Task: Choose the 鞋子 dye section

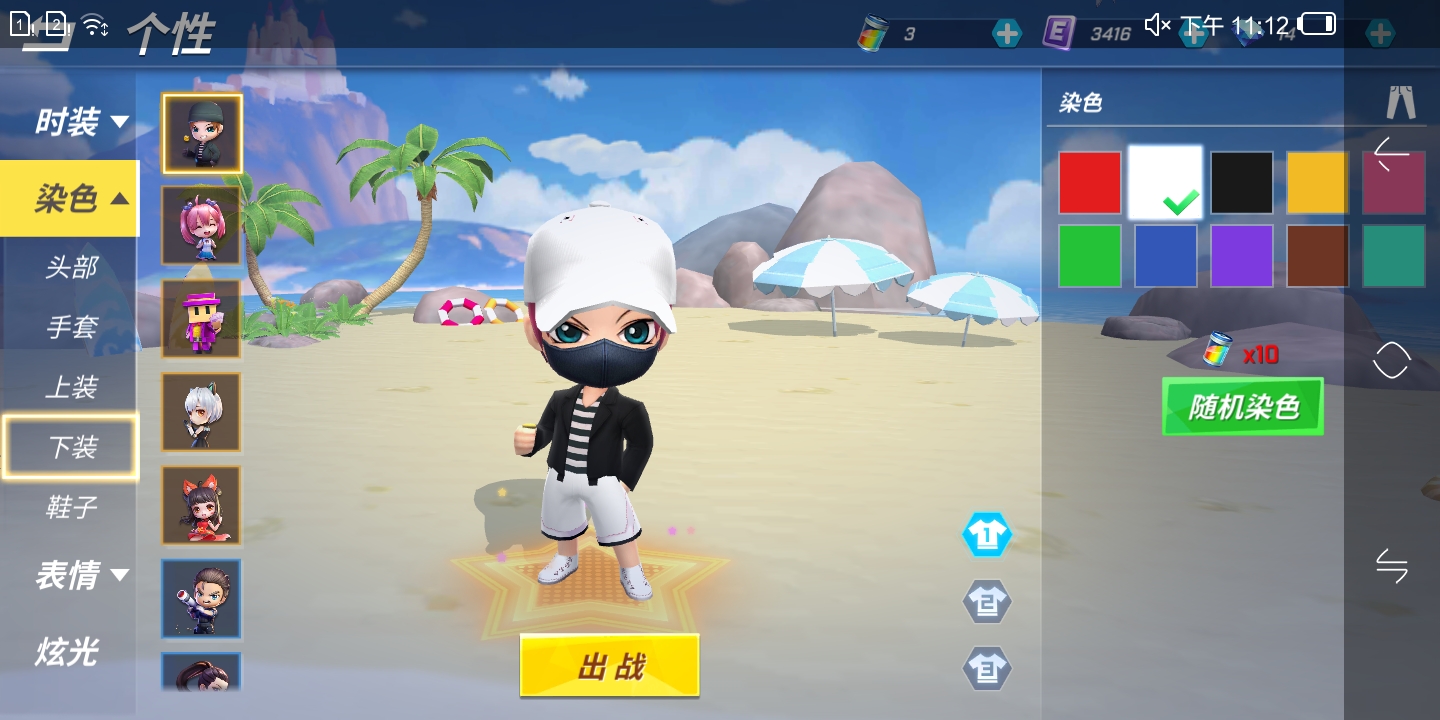Action: tap(71, 507)
